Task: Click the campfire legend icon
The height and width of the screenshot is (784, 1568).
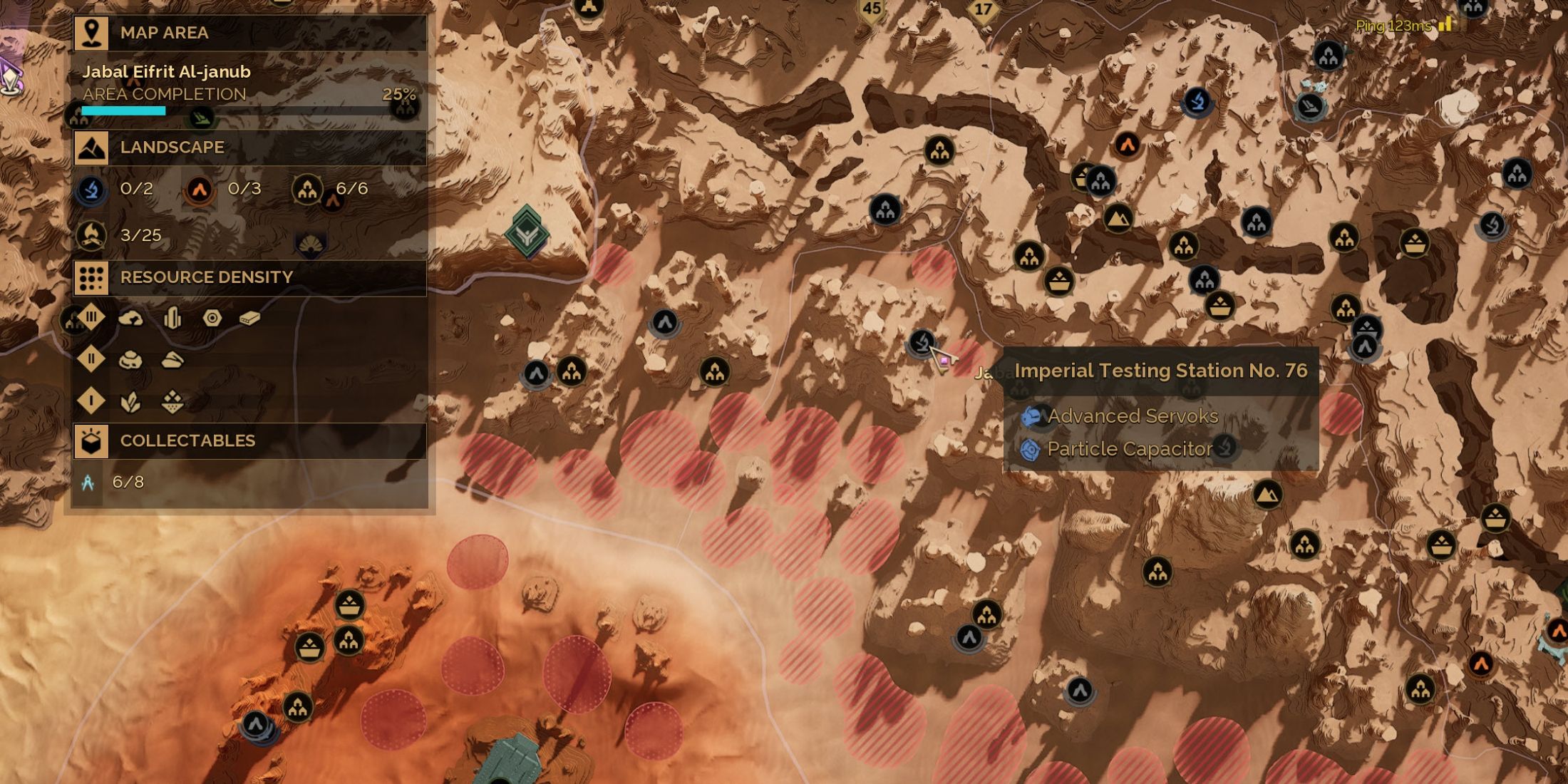Action: point(92,235)
